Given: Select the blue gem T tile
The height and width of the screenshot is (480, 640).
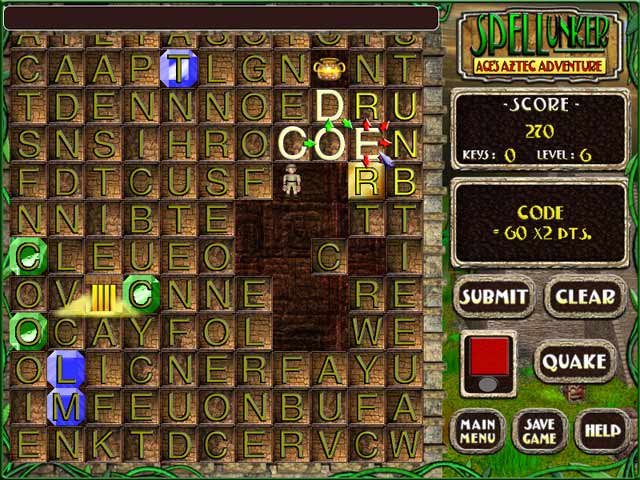Looking at the screenshot, I should click(179, 69).
